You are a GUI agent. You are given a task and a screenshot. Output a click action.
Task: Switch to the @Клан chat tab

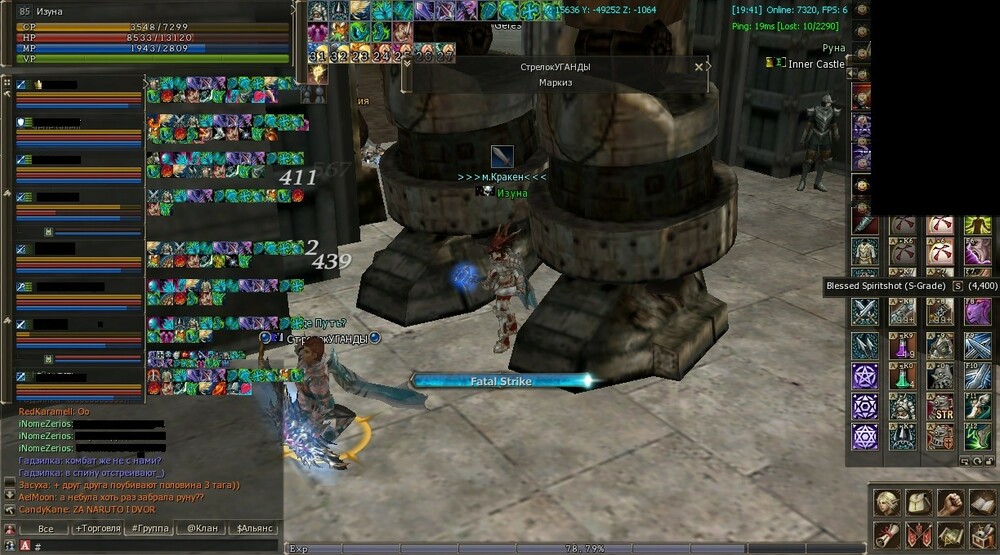tap(202, 529)
